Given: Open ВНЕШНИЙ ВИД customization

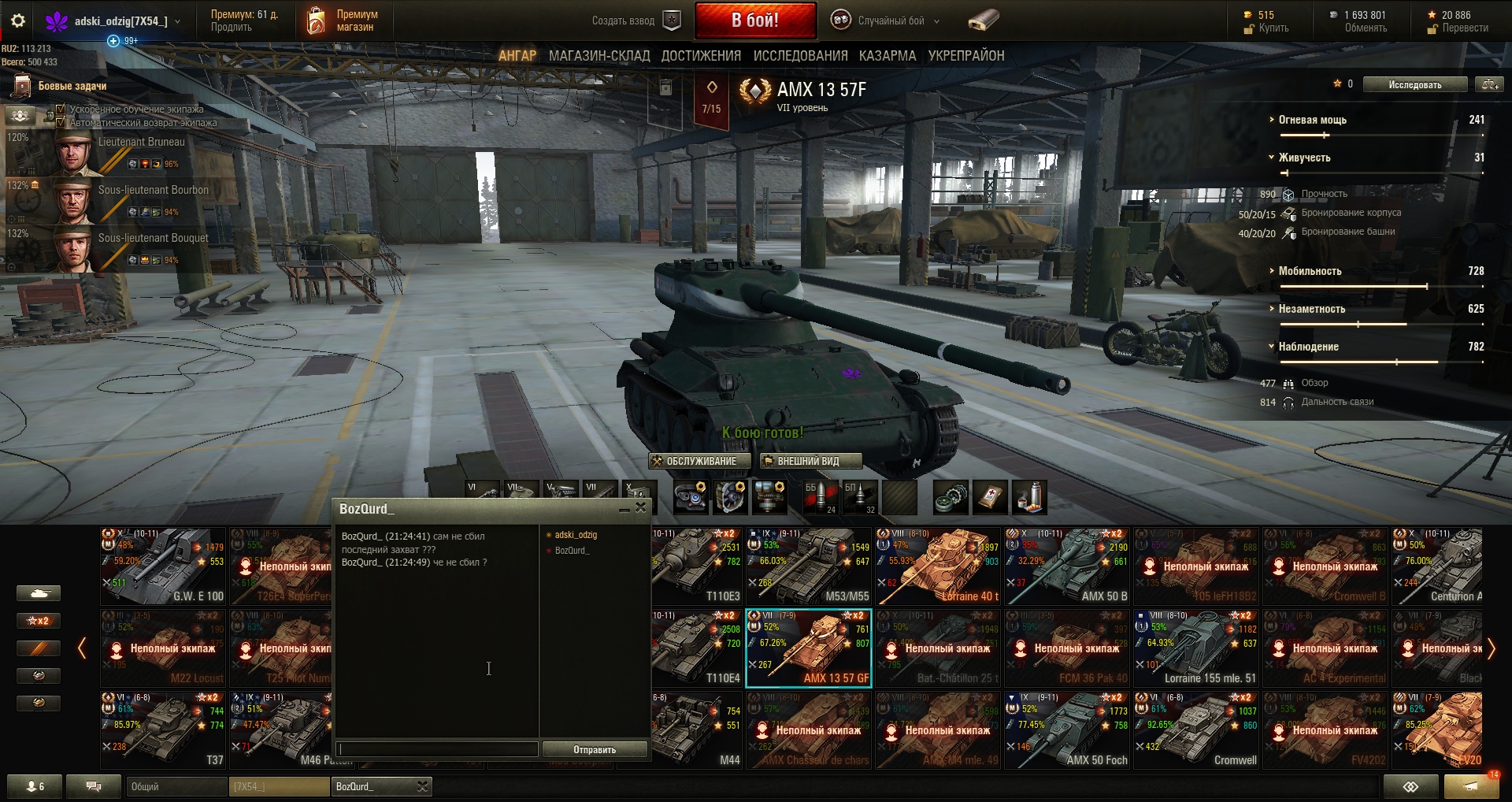Looking at the screenshot, I should [x=810, y=462].
